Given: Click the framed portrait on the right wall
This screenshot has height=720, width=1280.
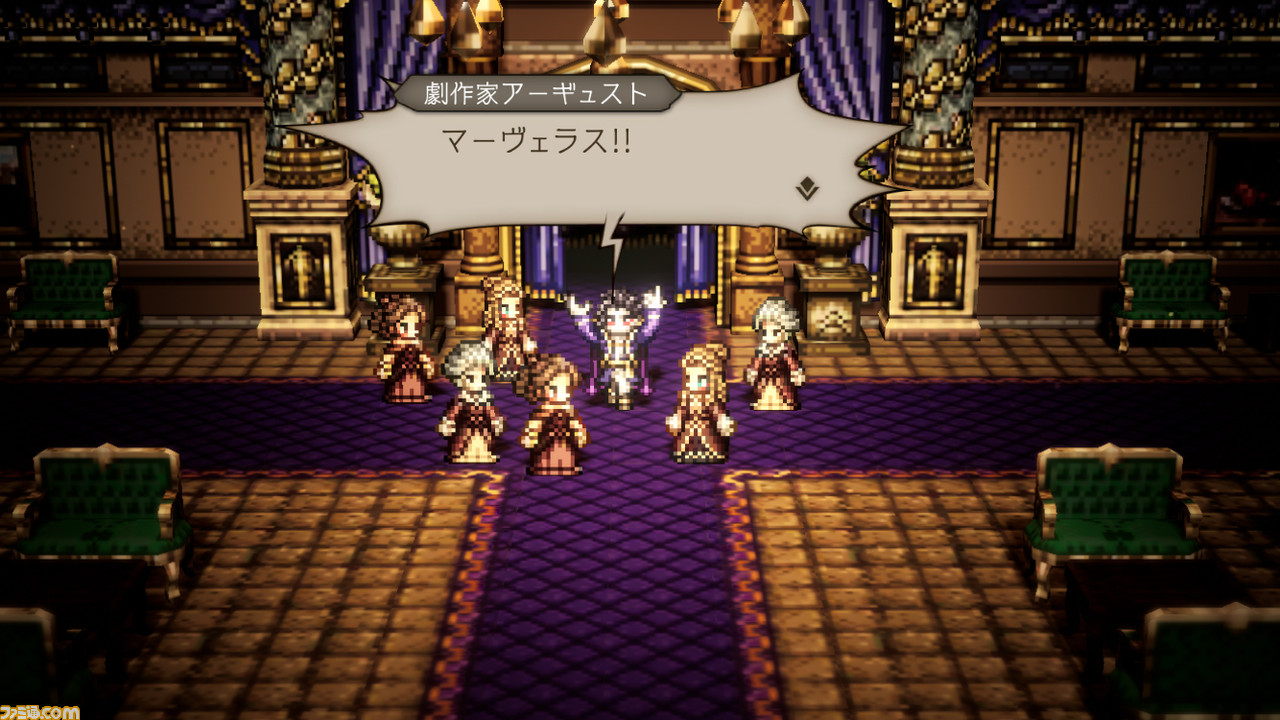Looking at the screenshot, I should (936, 270).
